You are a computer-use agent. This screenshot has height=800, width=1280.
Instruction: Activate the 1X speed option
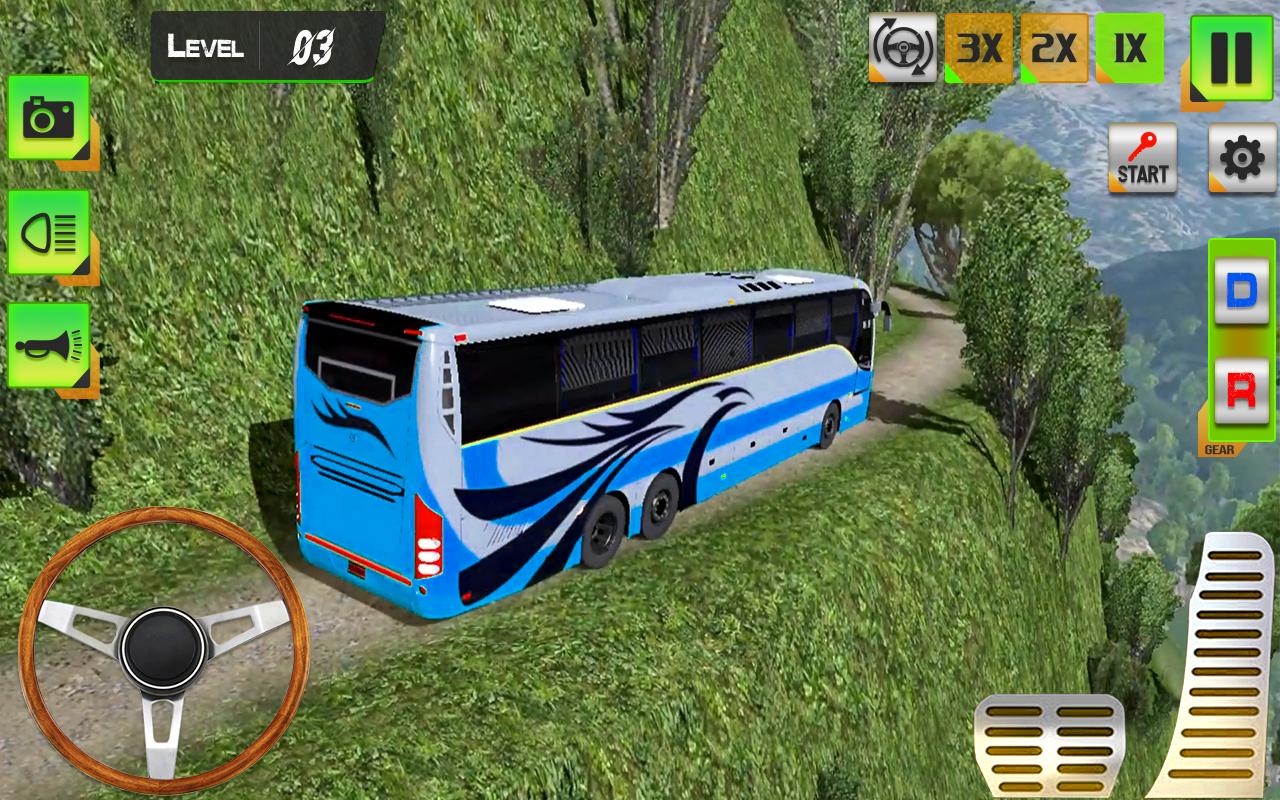[1130, 47]
